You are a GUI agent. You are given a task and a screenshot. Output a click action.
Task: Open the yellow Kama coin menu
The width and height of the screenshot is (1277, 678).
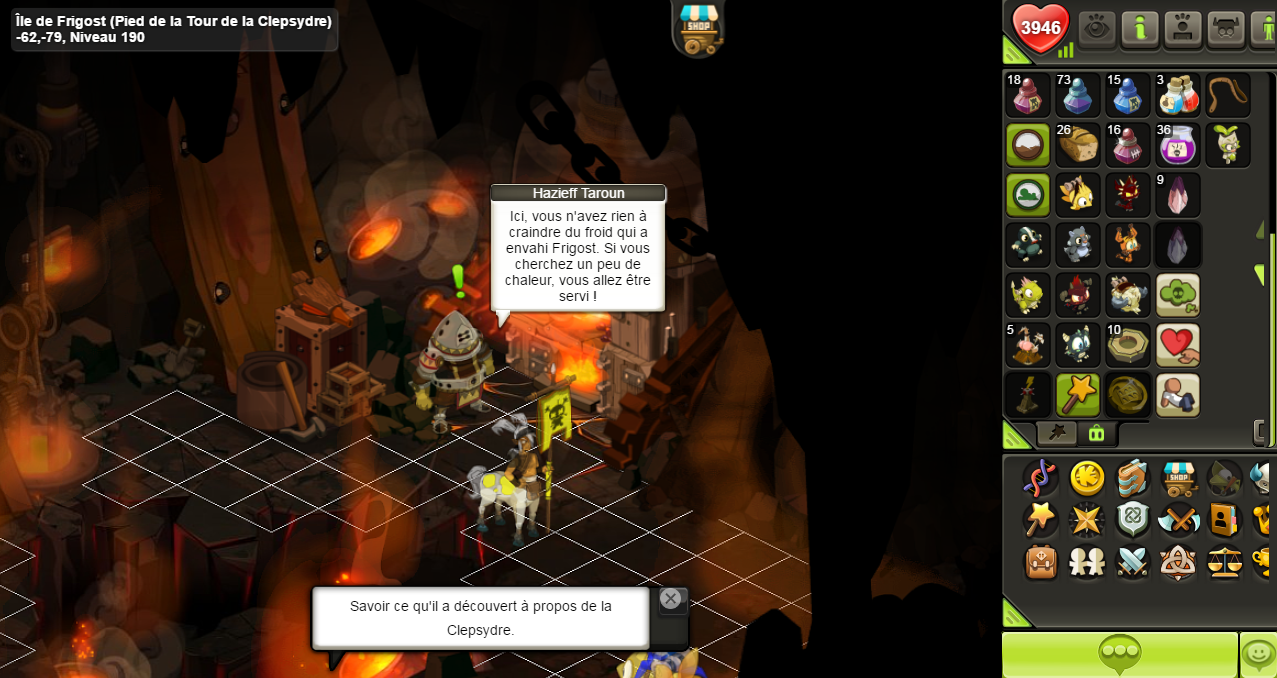(x=1087, y=478)
